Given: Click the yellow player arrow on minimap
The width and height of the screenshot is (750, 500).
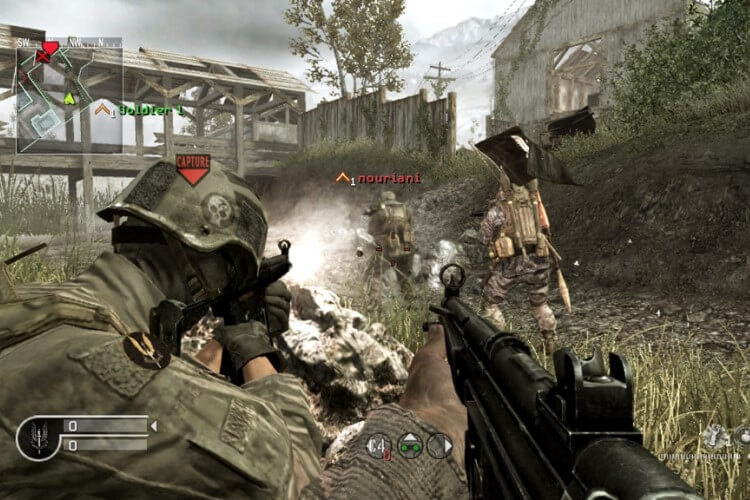Looking at the screenshot, I should (69, 98).
